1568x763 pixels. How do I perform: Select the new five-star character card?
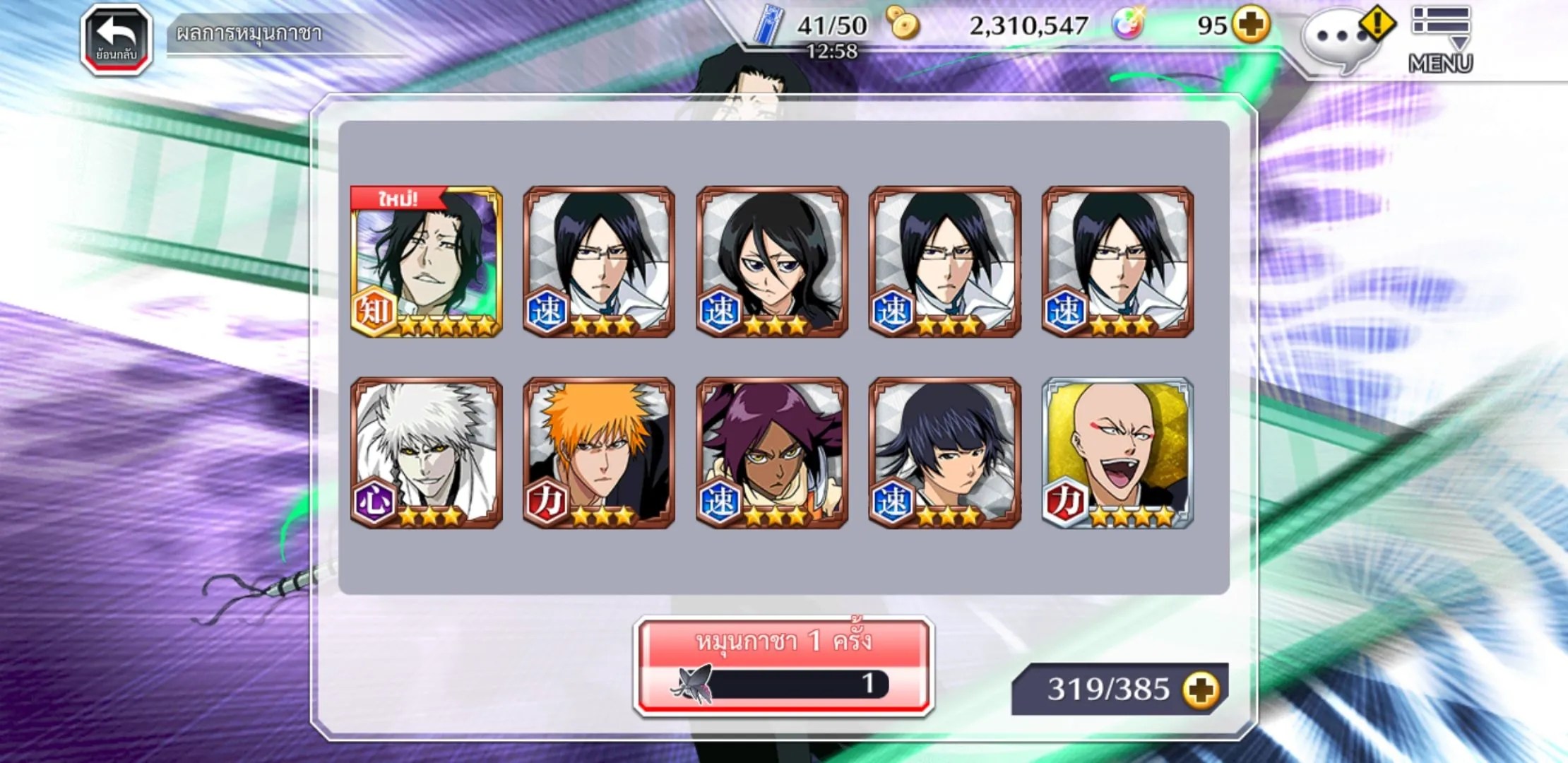pos(427,261)
